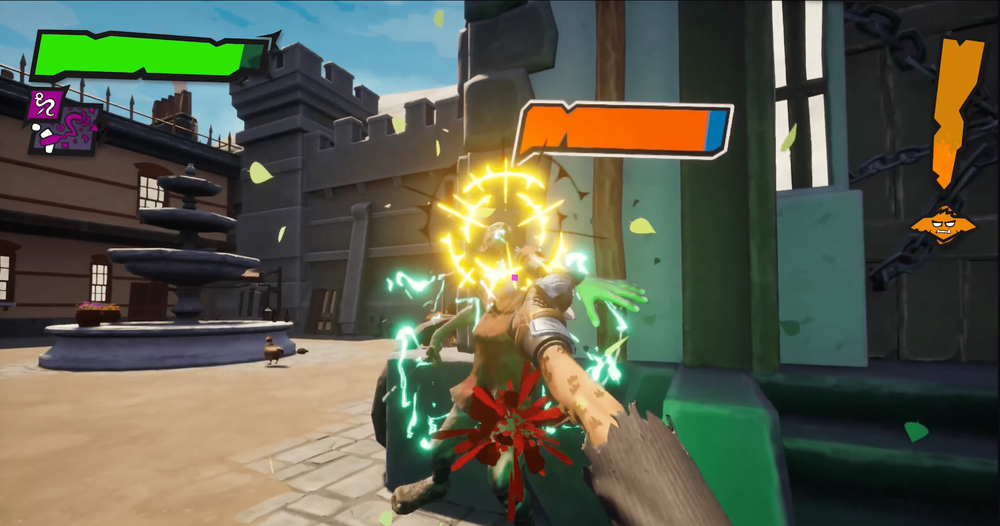This screenshot has width=1000, height=526.
Task: Select the small purple squiggle spell icon
Action: tap(46, 104)
